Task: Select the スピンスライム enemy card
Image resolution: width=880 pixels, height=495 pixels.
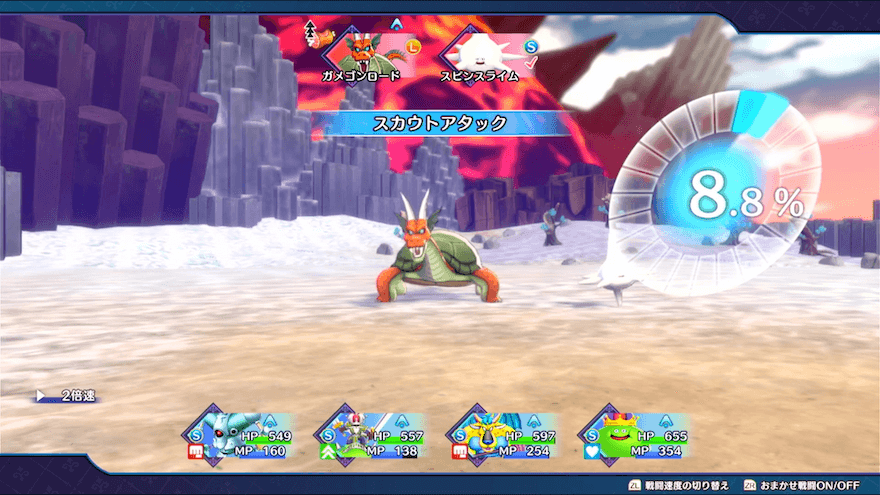Action: [x=478, y=53]
